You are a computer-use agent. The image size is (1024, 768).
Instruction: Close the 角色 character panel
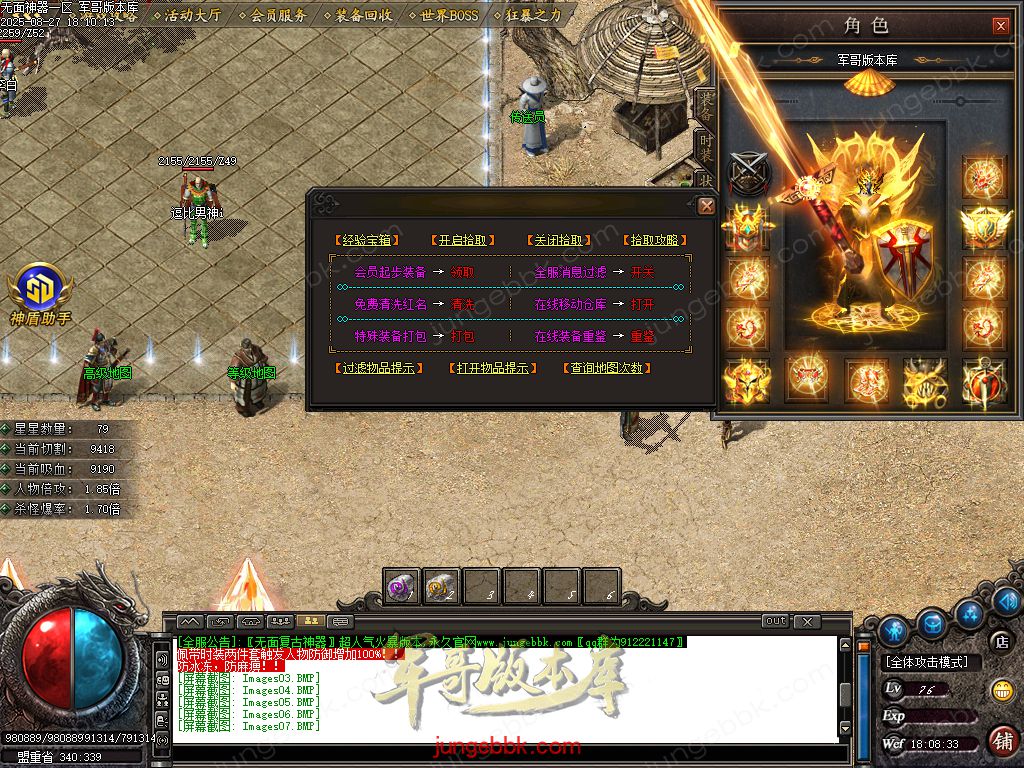point(1001,26)
